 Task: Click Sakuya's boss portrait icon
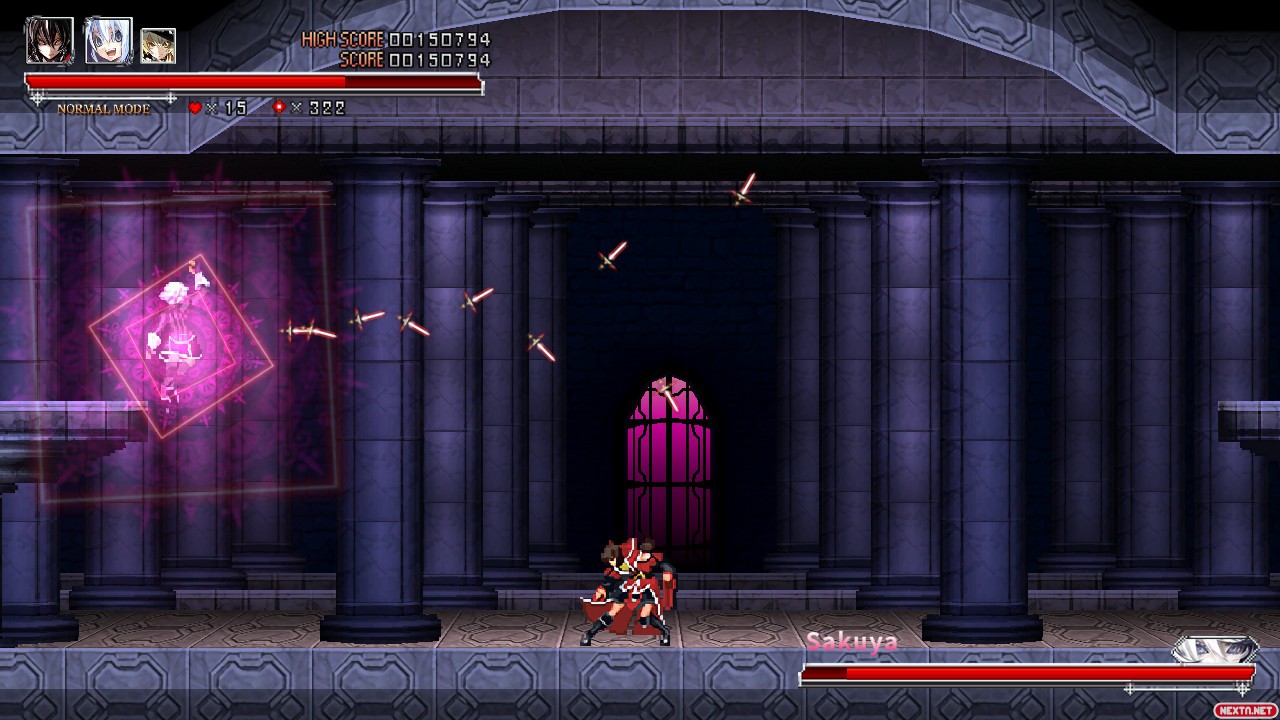[x=1214, y=650]
